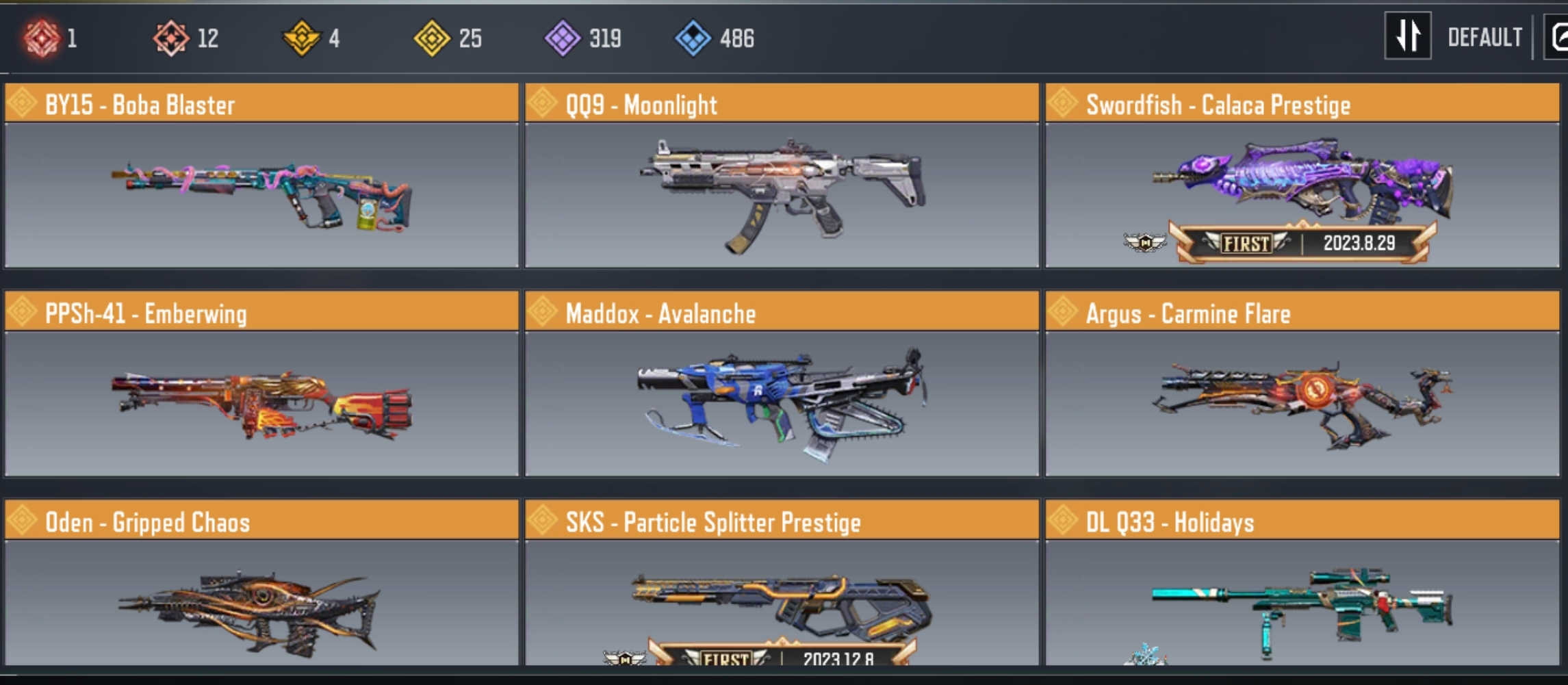
Task: Filter by gold winged rarity showing 4
Action: pos(302,38)
